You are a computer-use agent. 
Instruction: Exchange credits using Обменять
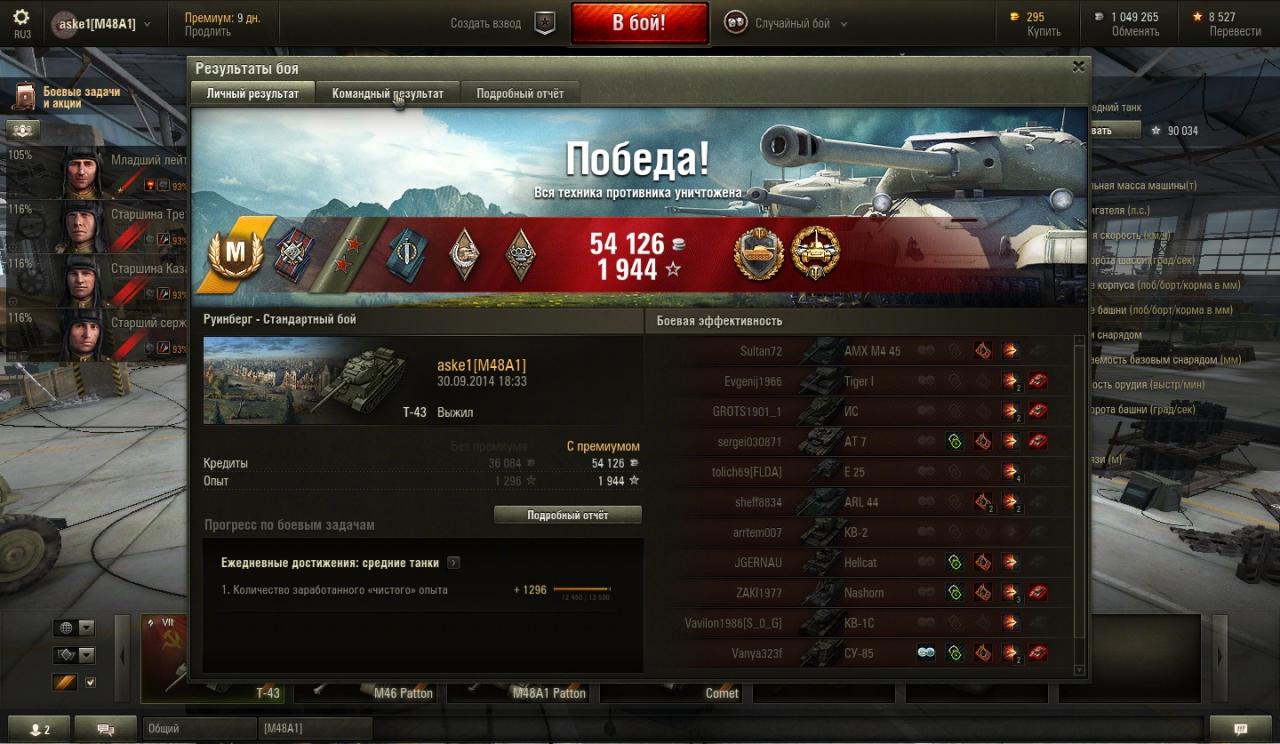1135,32
